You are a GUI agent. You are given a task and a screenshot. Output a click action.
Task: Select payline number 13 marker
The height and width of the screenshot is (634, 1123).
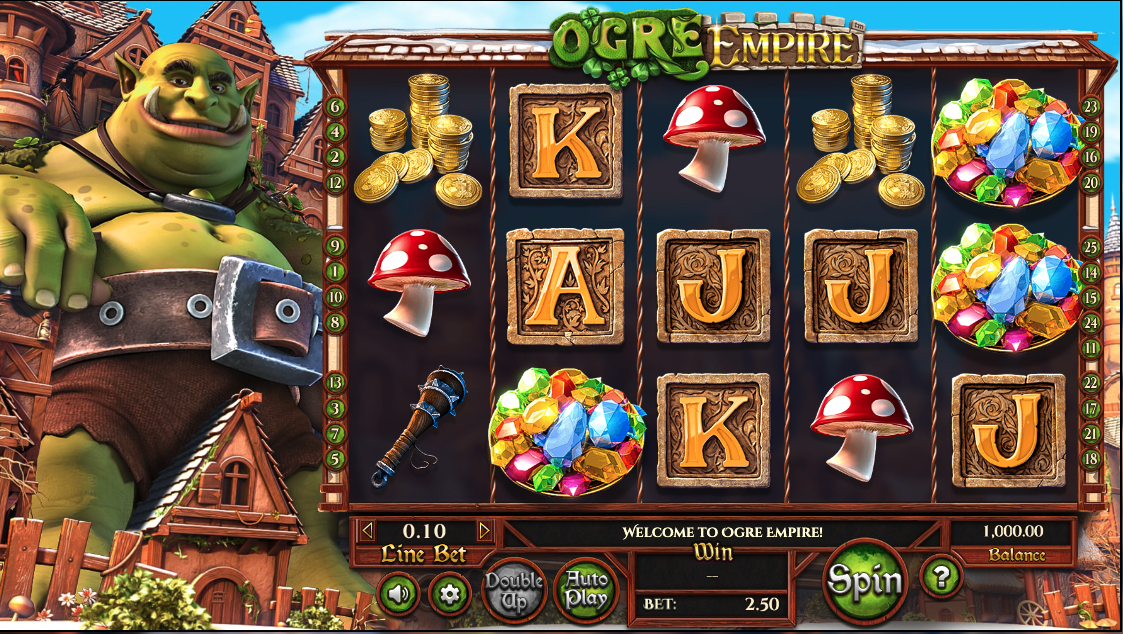click(x=336, y=382)
